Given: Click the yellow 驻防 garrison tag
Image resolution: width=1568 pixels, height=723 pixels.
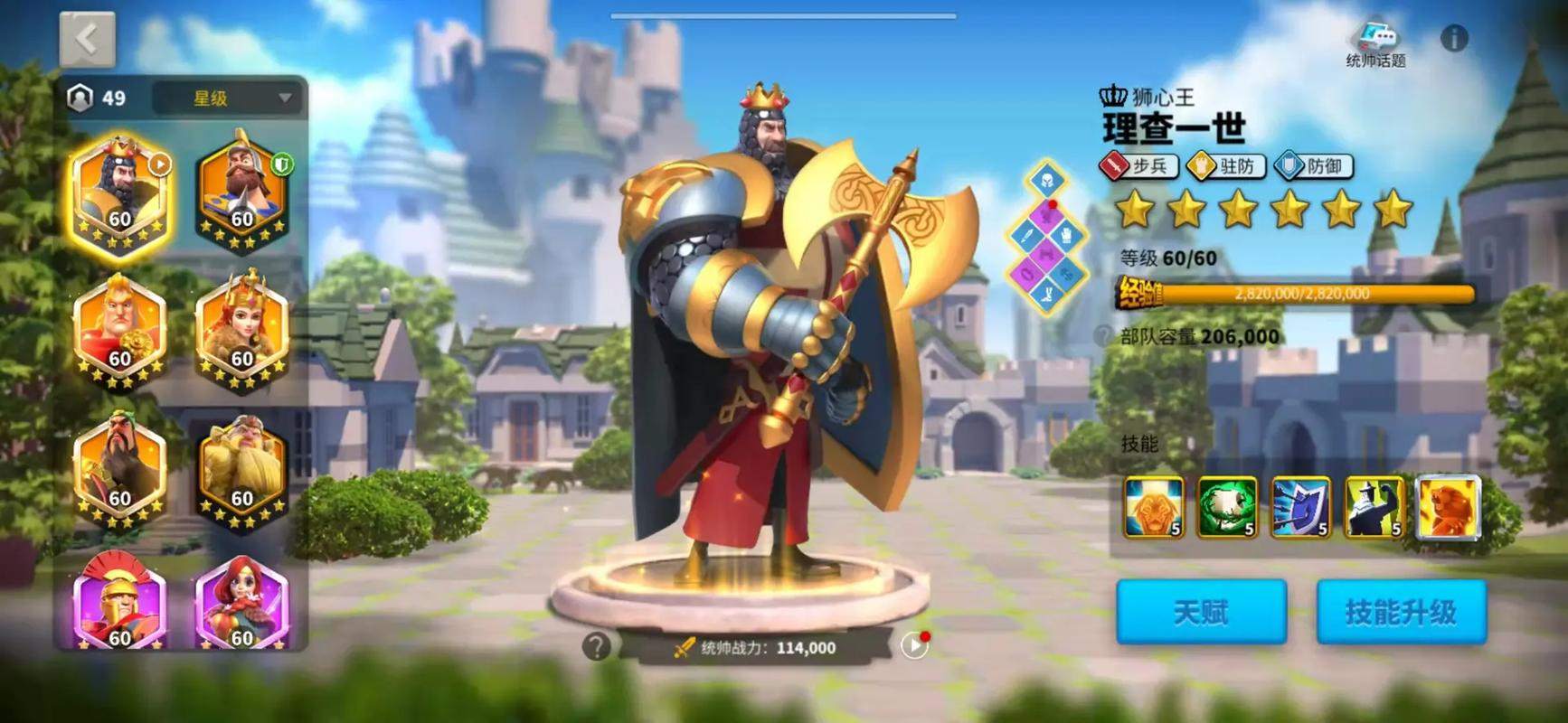Looking at the screenshot, I should (x=1228, y=166).
